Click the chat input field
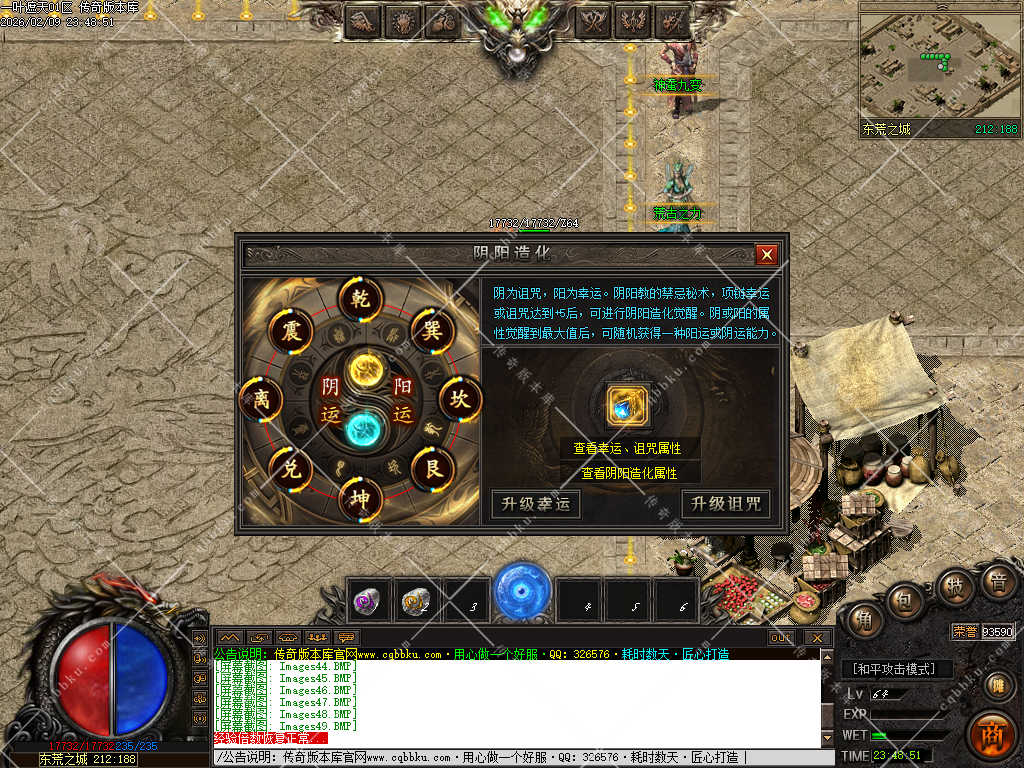This screenshot has height=768, width=1024. [x=515, y=758]
